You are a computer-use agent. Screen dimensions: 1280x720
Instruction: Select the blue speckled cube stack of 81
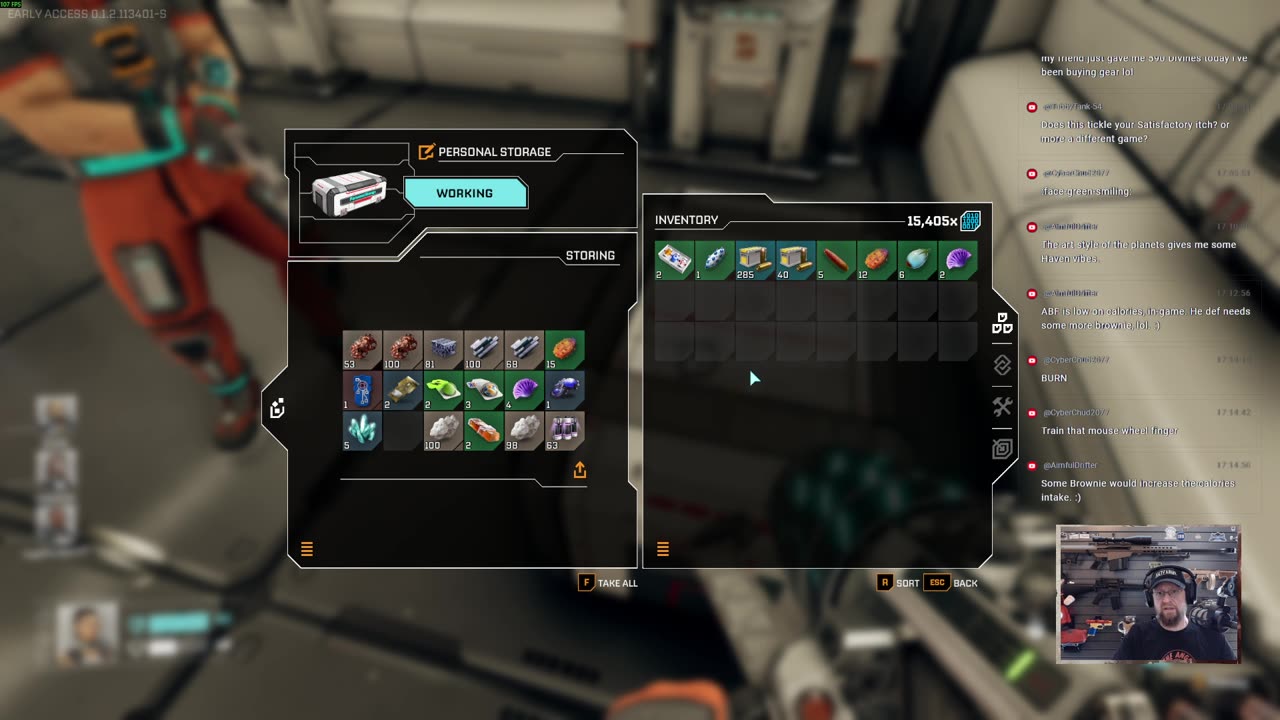click(x=443, y=350)
